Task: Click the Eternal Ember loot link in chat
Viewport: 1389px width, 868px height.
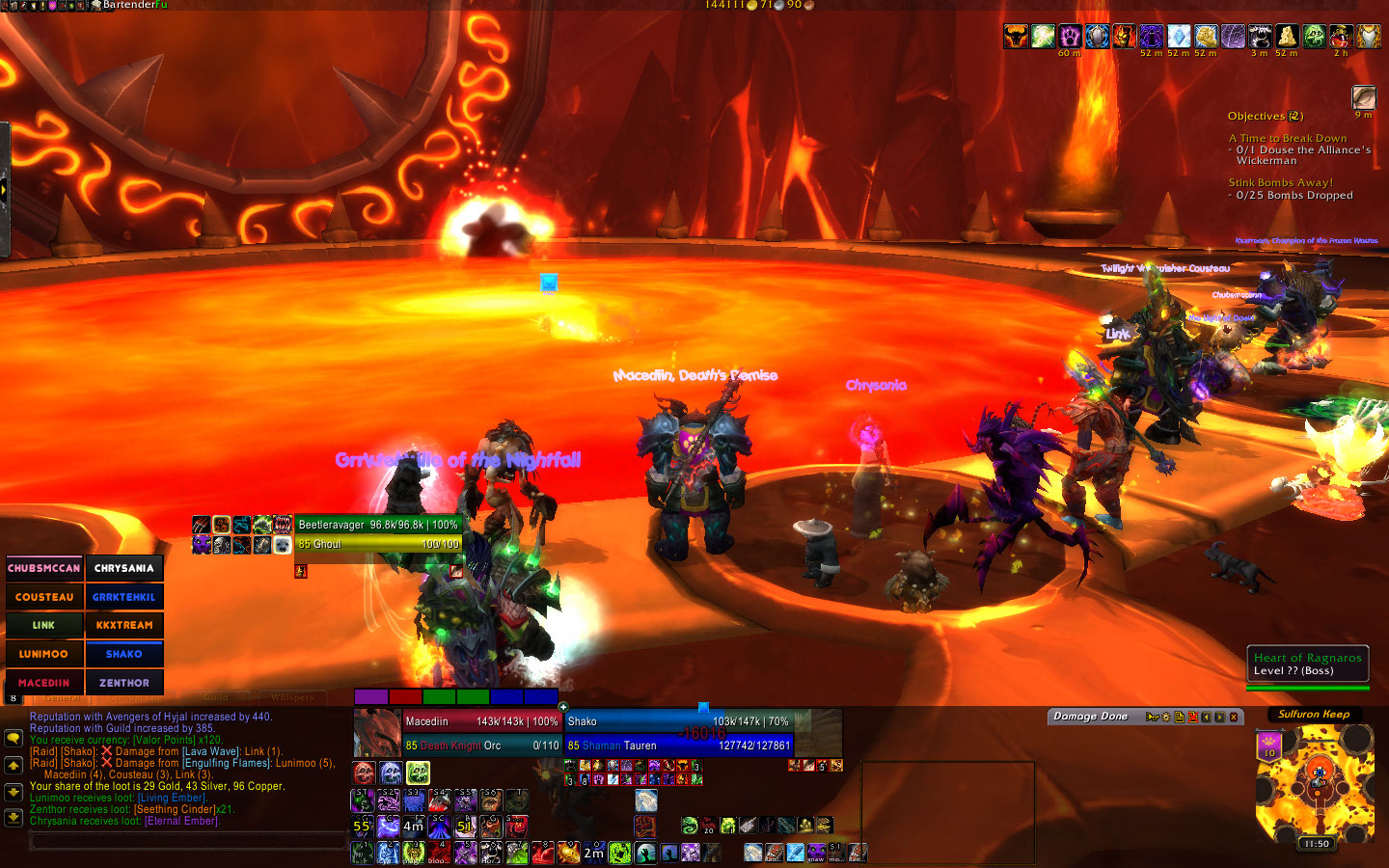Action: 181,821
